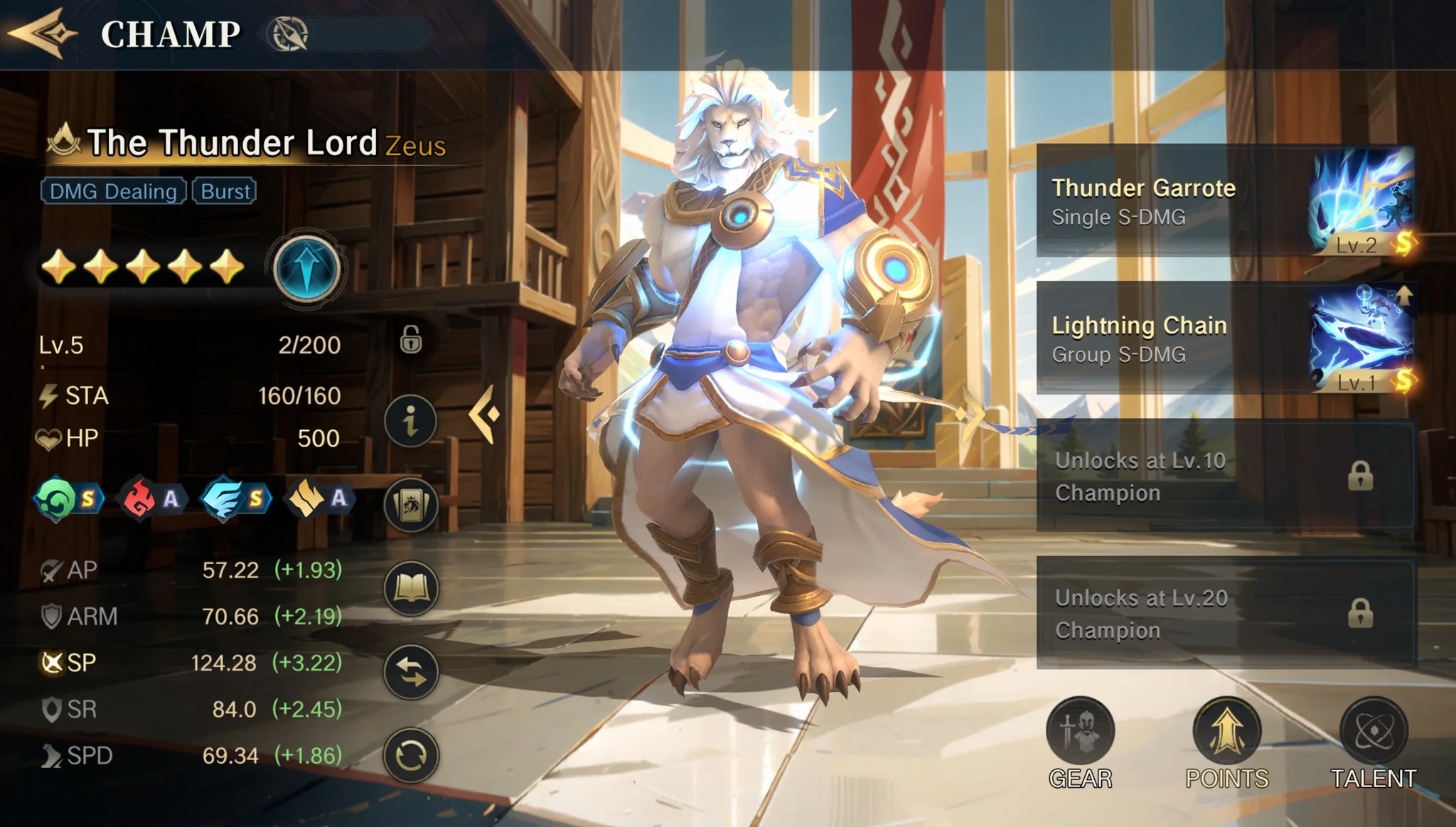The image size is (1456, 827).
Task: Open the compass icon beside CHAMP
Action: pos(288,34)
